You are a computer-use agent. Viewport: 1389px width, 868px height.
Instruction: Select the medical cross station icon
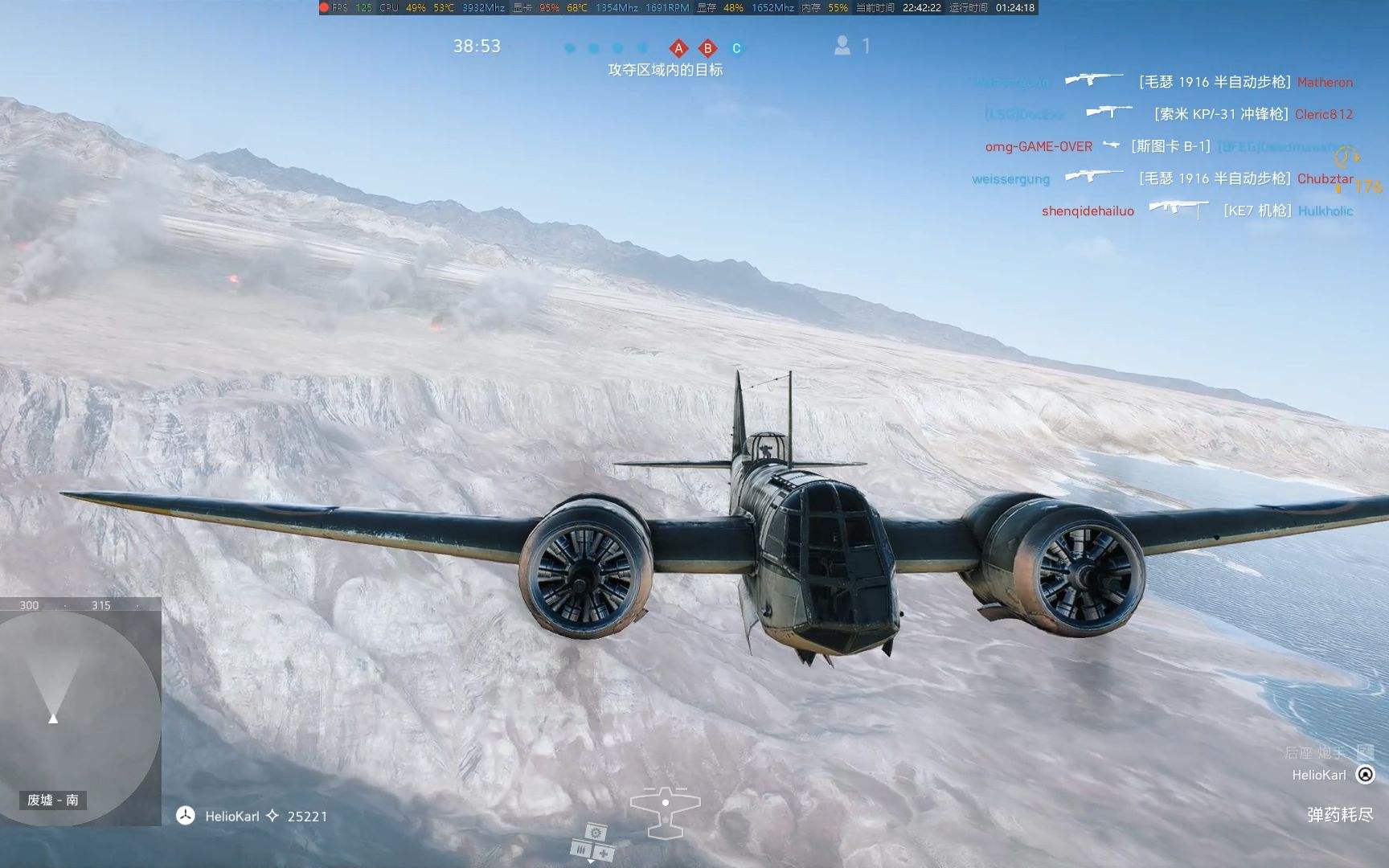pos(603,853)
